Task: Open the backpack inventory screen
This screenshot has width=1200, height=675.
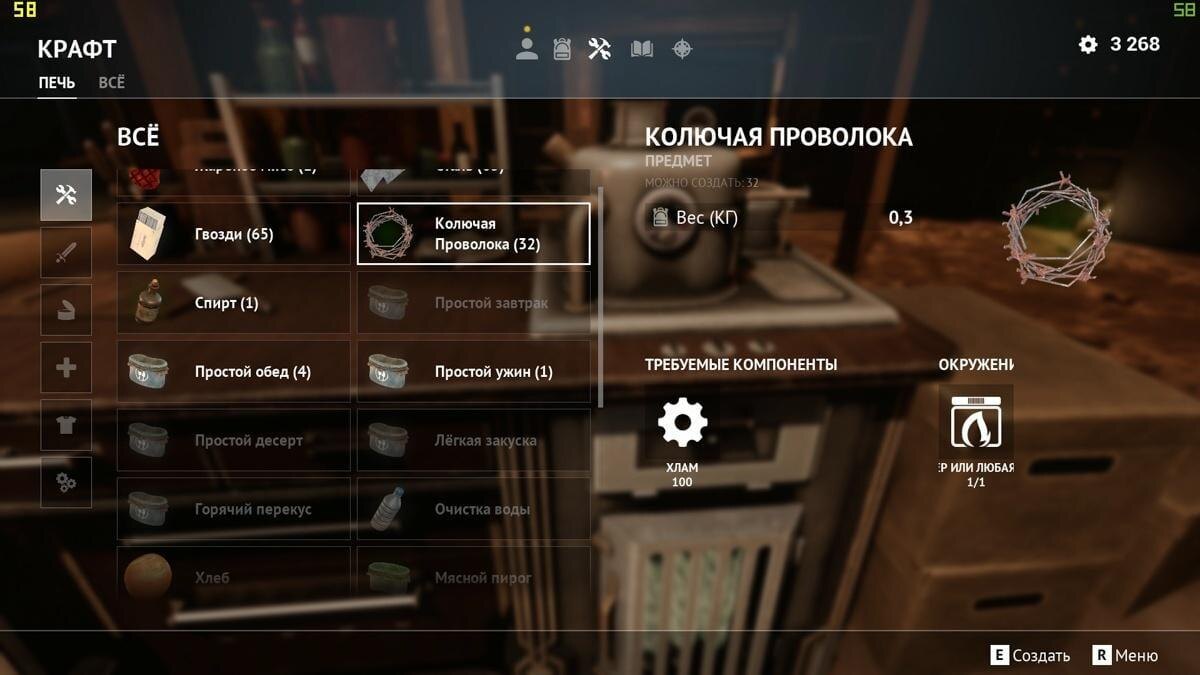Action: click(562, 49)
